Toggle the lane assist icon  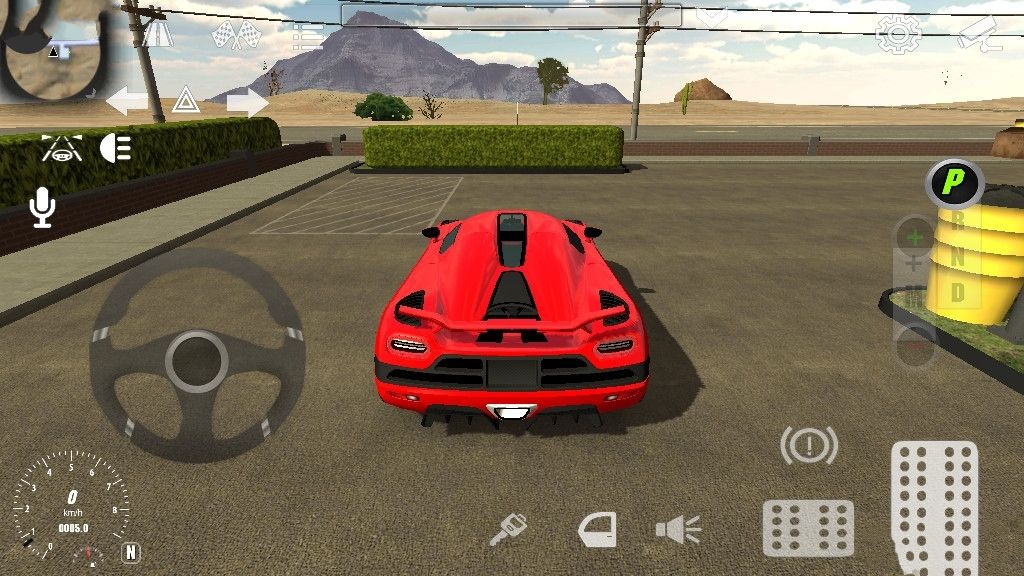tap(61, 148)
